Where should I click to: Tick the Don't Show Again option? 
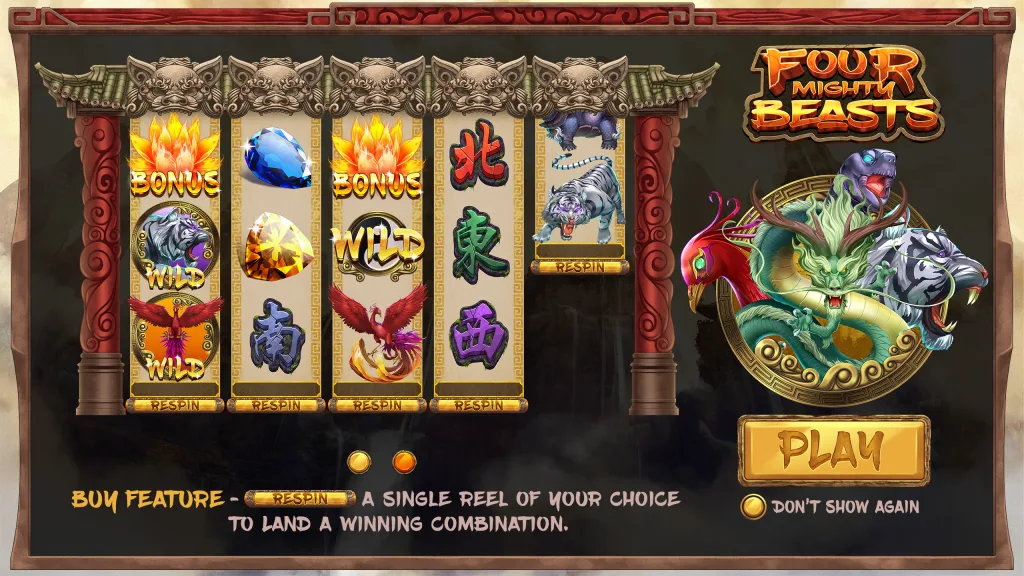(x=753, y=507)
